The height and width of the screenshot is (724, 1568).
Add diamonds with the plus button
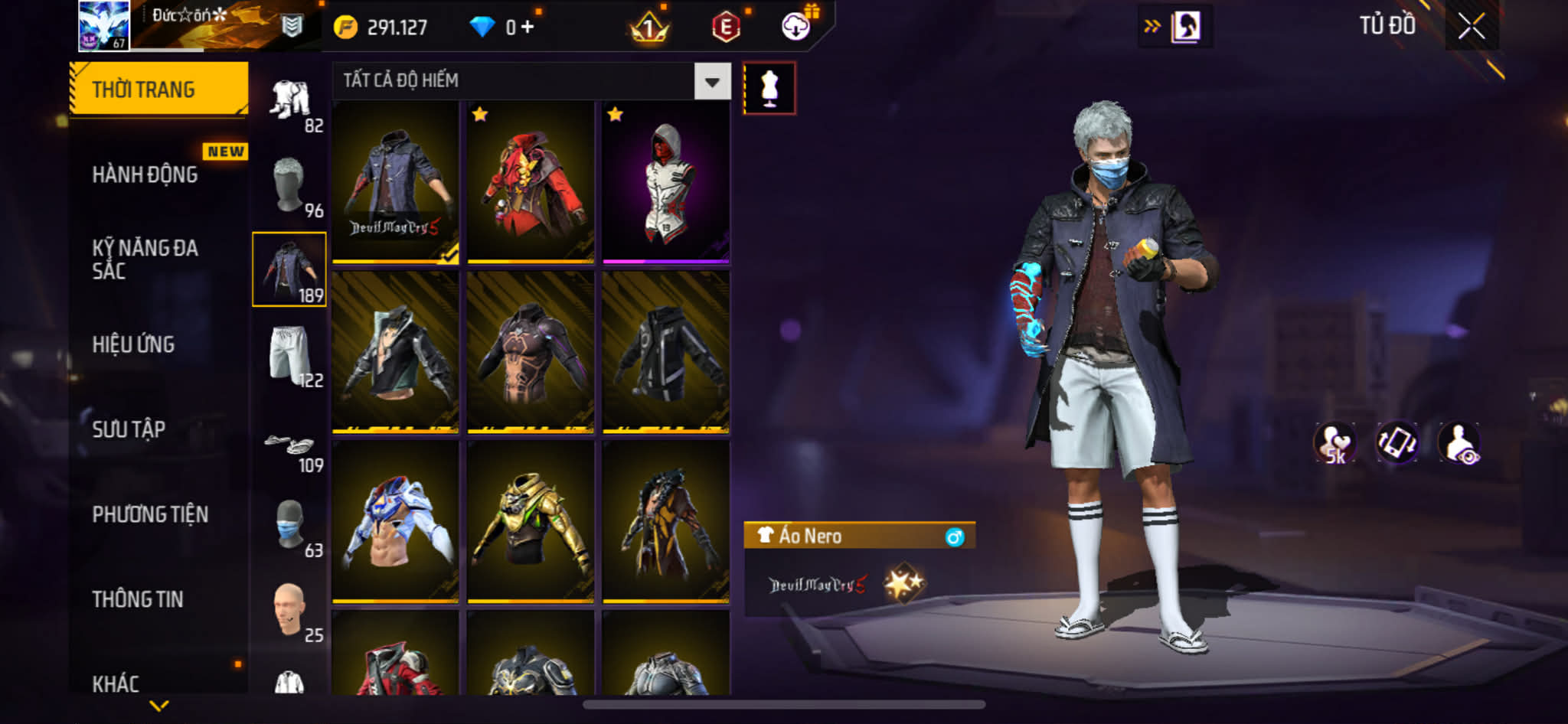pyautogui.click(x=528, y=28)
